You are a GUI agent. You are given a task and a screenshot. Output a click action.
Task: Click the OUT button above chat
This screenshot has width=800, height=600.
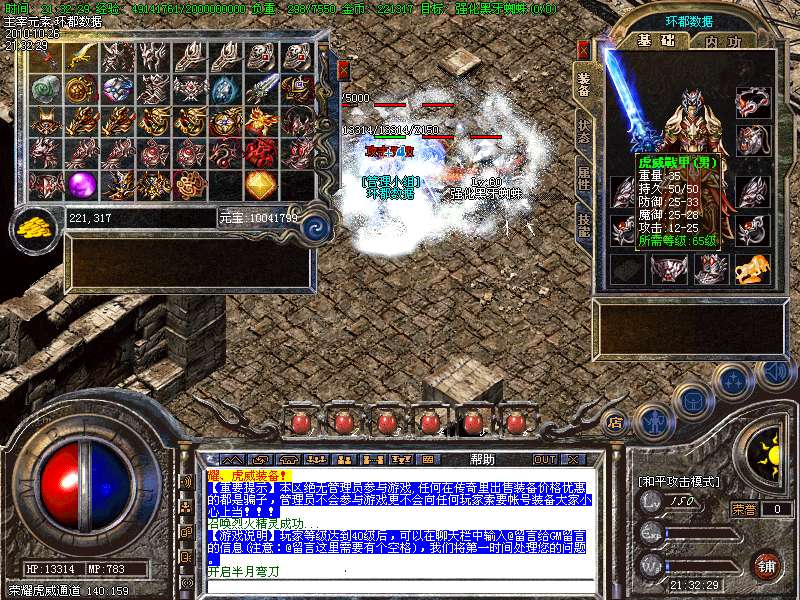point(545,460)
